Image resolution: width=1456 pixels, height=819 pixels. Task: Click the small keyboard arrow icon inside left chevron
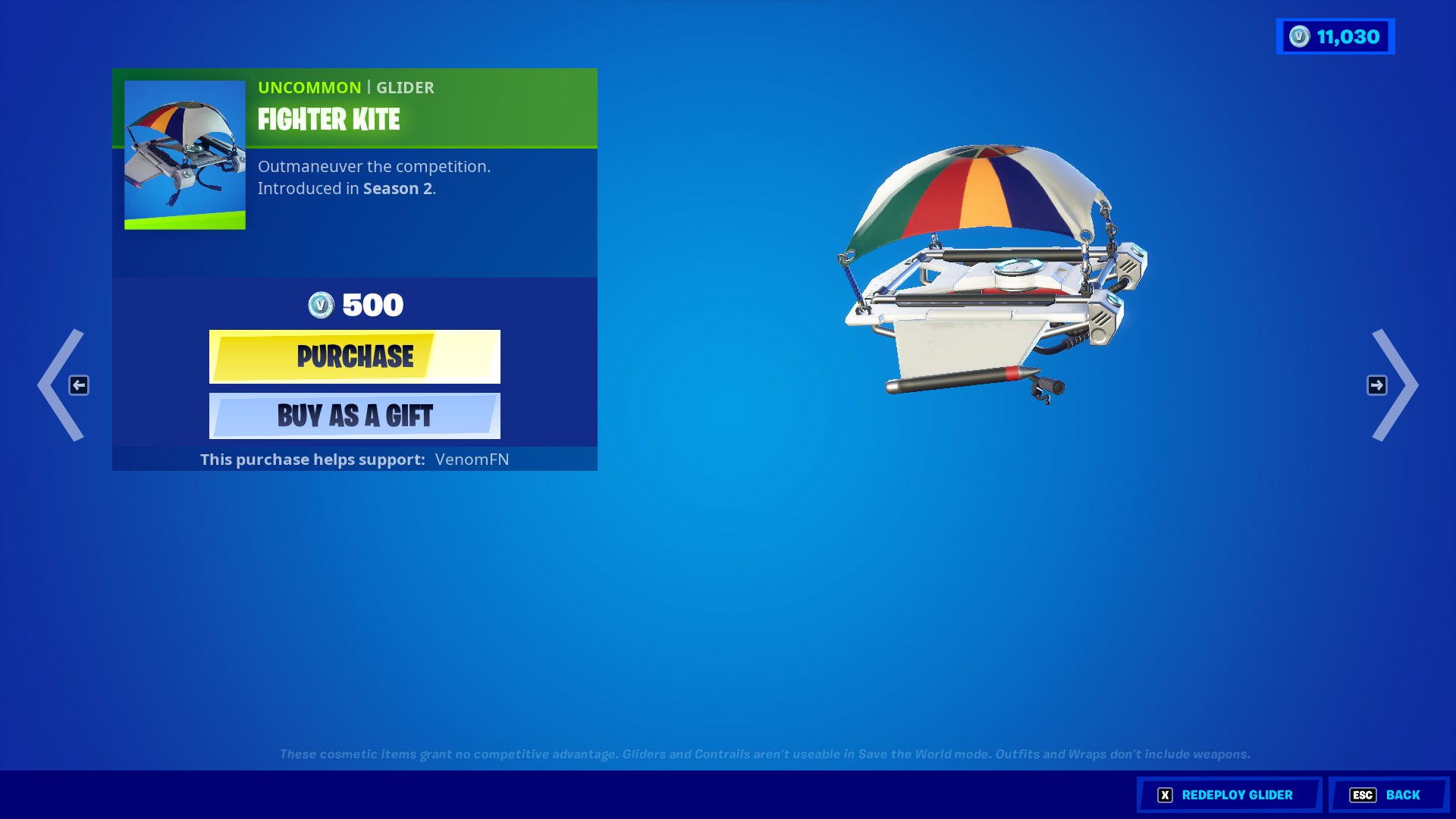pyautogui.click(x=79, y=385)
